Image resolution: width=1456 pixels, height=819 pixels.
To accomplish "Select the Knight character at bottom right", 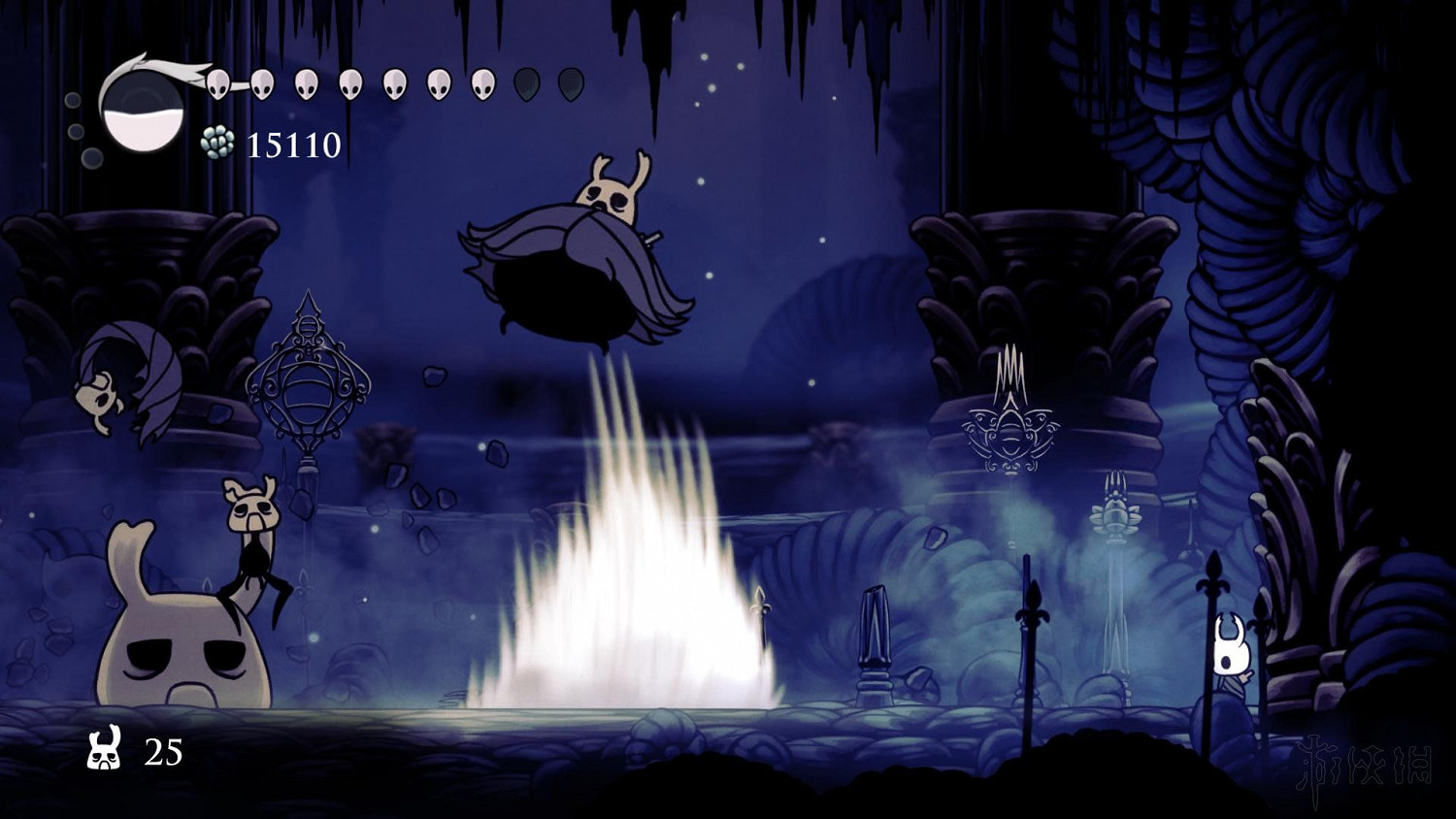I will (x=1229, y=650).
